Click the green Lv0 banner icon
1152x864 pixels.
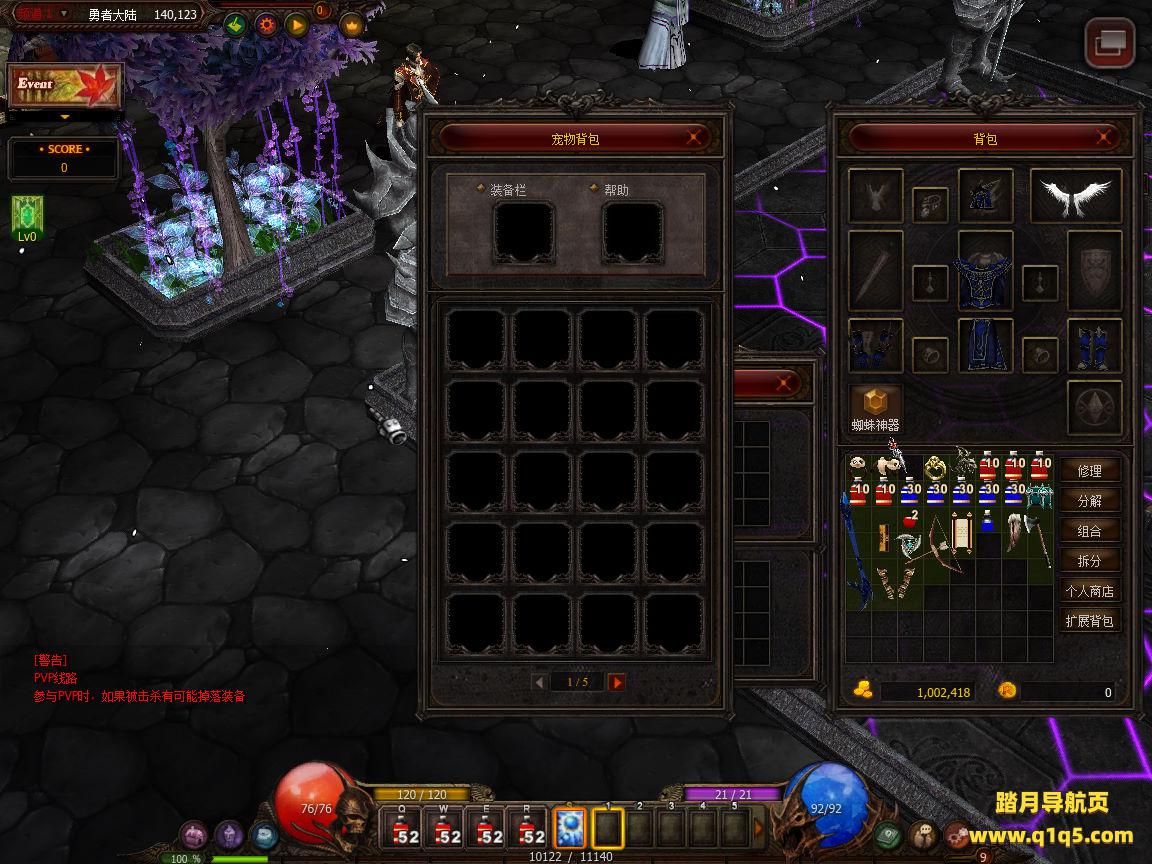[x=26, y=216]
